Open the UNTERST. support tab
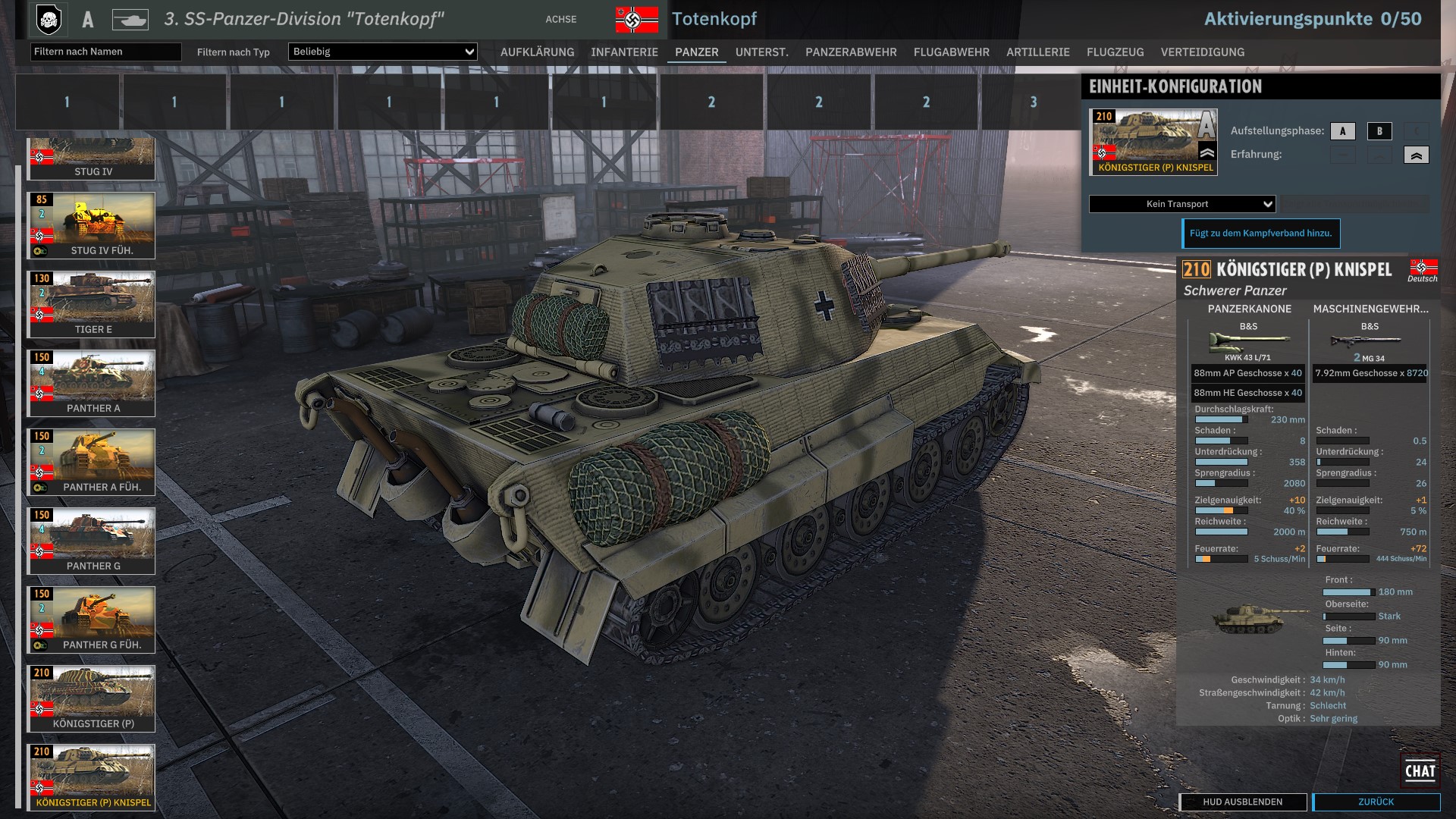Image resolution: width=1456 pixels, height=819 pixels. point(761,52)
